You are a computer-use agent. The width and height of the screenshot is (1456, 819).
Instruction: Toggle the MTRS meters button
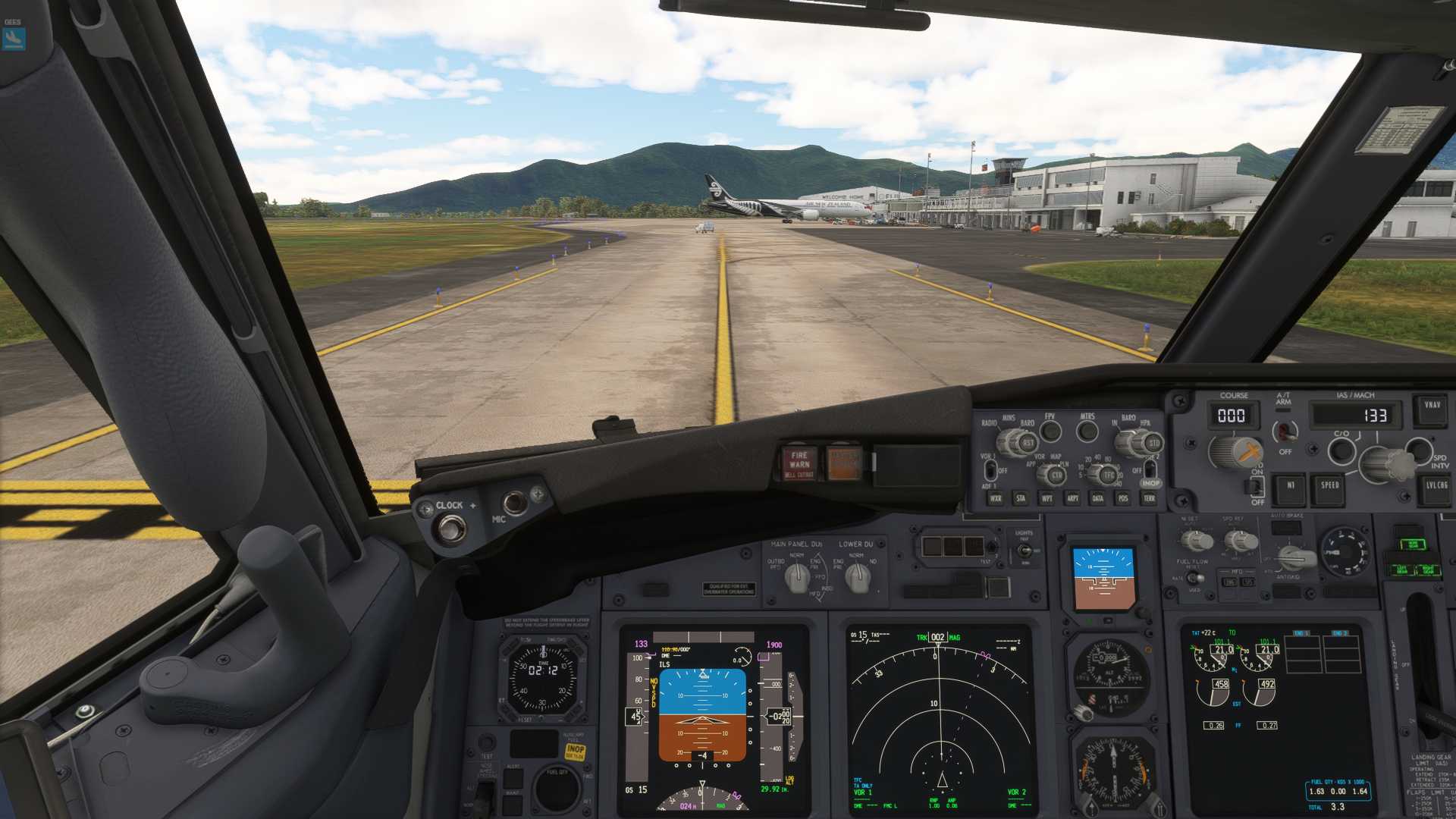click(1087, 431)
